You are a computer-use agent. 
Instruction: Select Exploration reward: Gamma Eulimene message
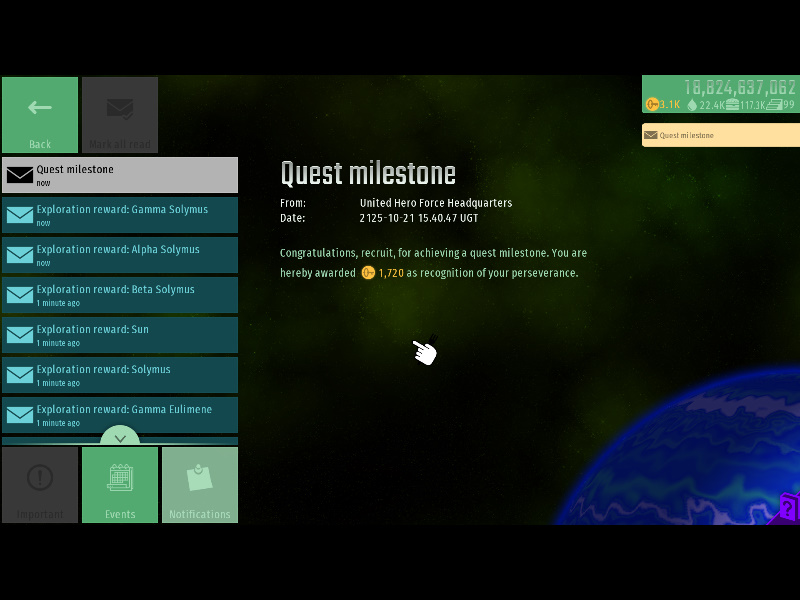[120, 415]
